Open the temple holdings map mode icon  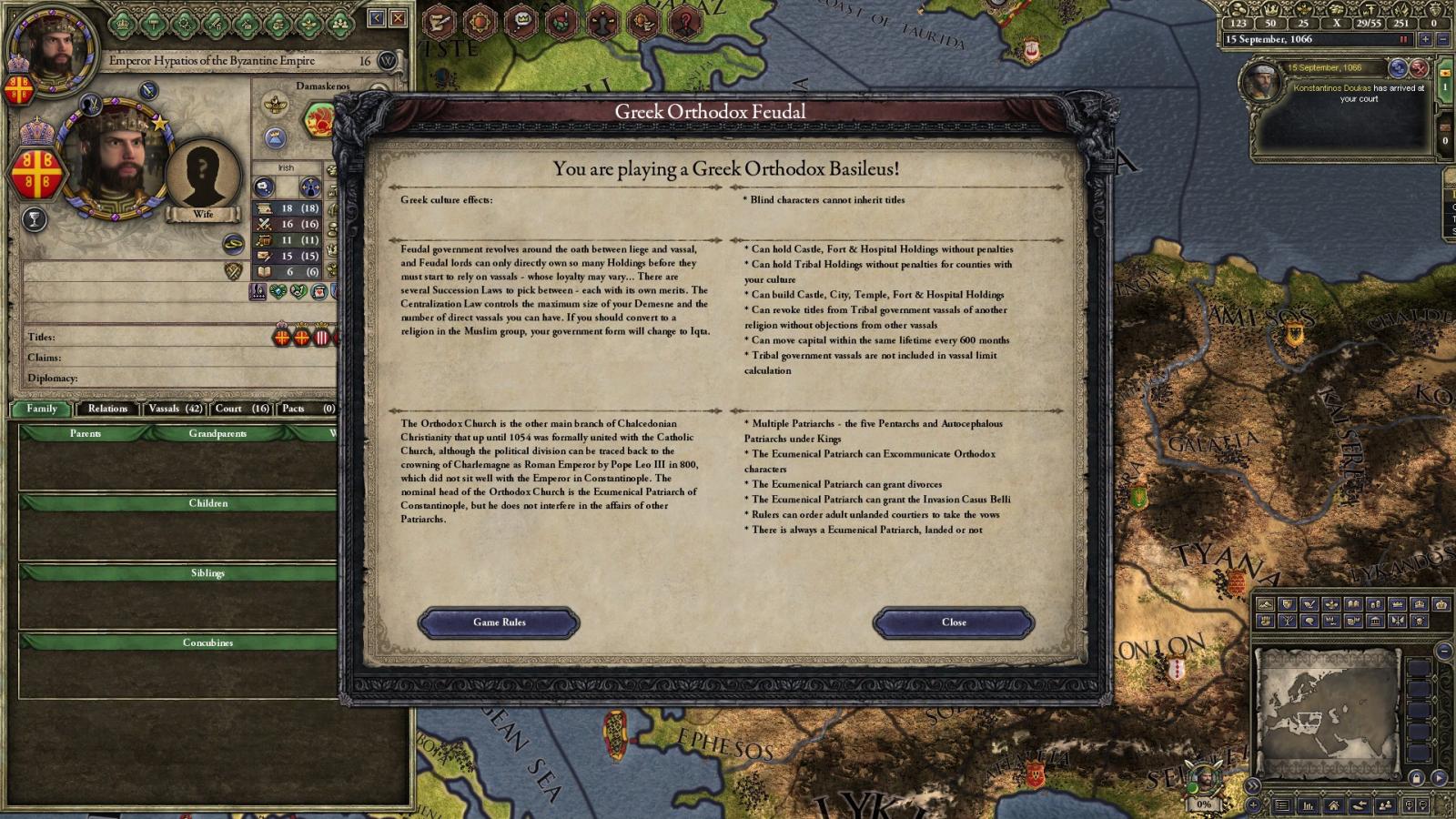click(1376, 621)
